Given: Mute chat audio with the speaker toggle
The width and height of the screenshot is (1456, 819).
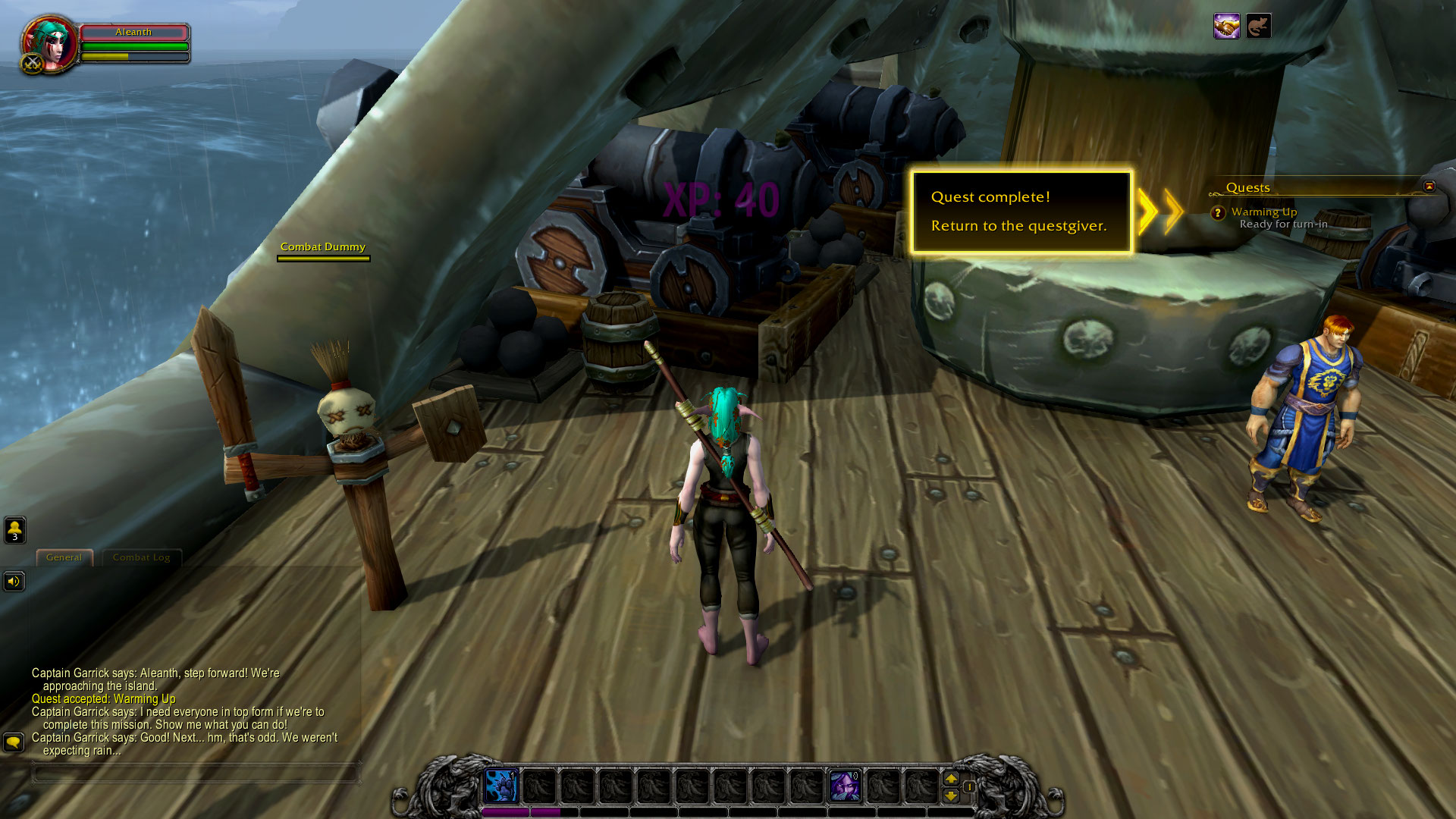Looking at the screenshot, I should pos(14,582).
